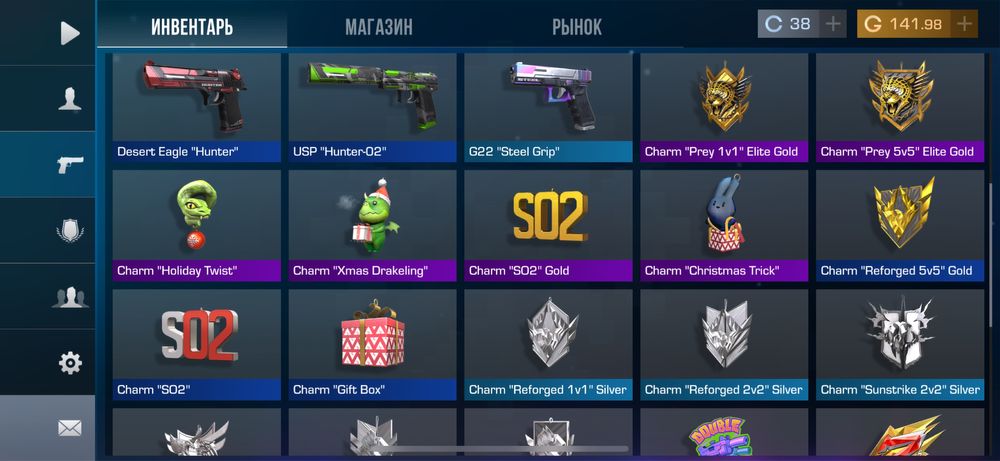Select the Desert Eagle "Hunter" skin
The width and height of the screenshot is (1000, 461).
click(196, 107)
